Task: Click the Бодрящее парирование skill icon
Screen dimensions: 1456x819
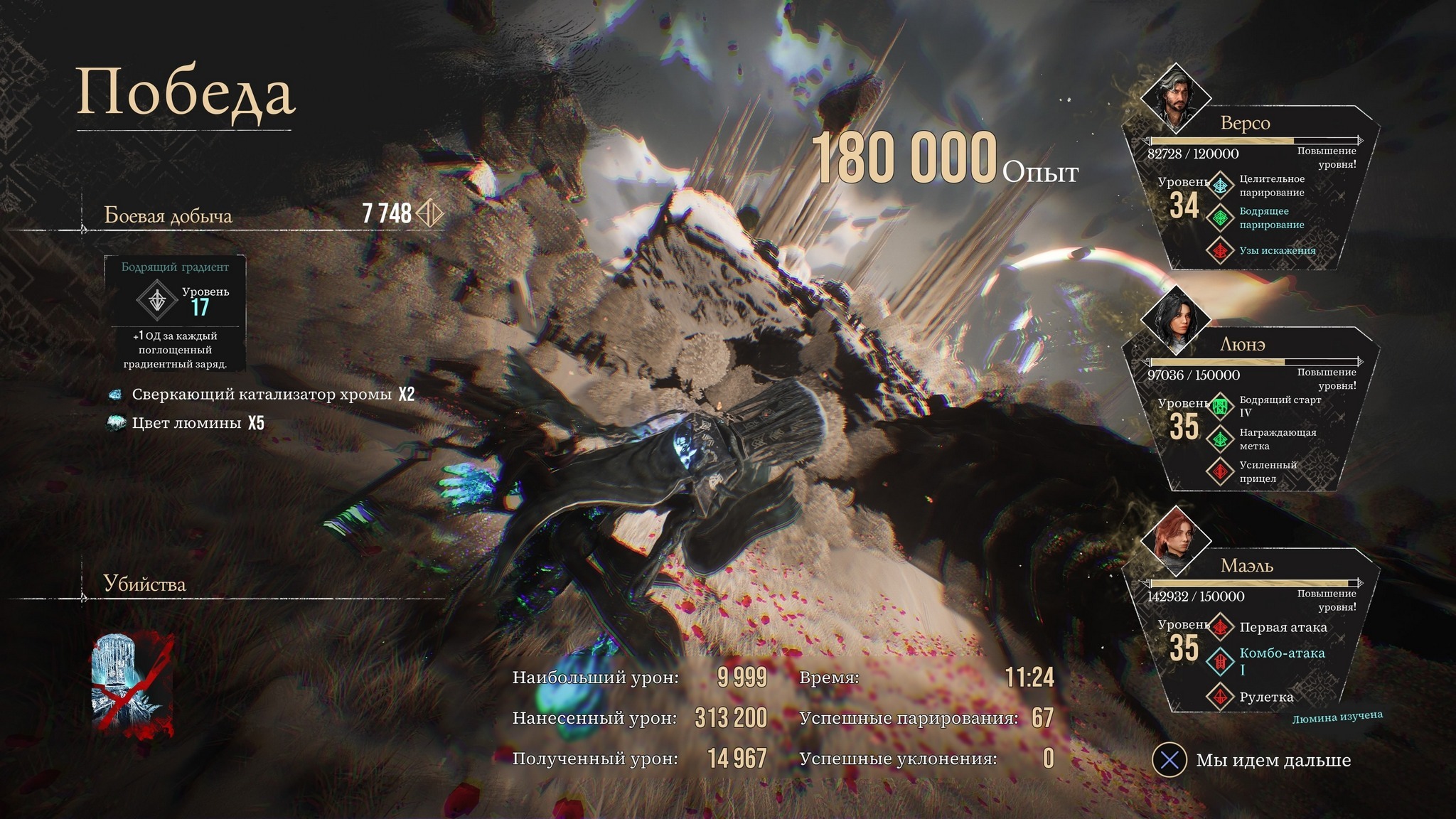Action: (1221, 218)
